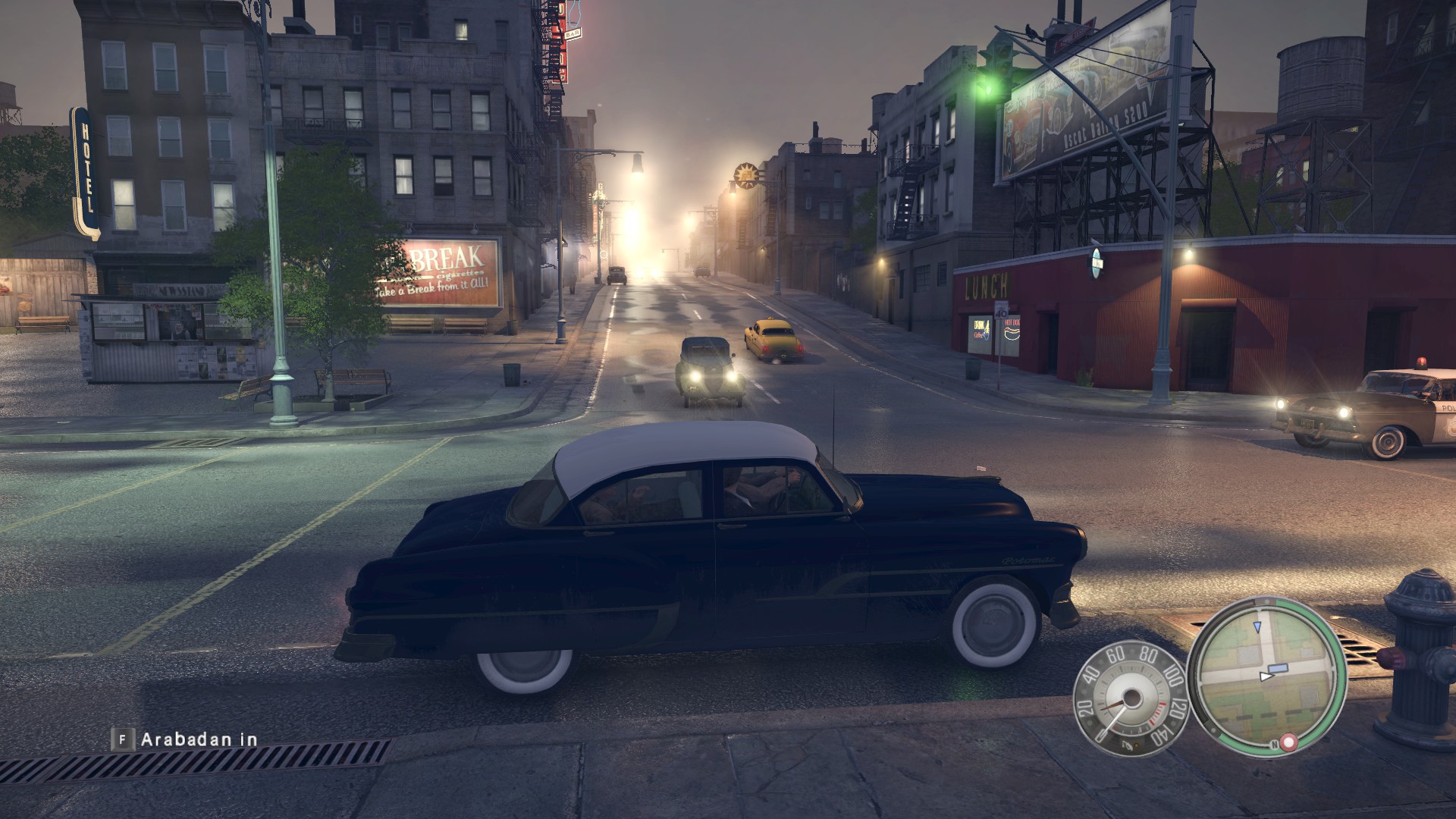The image size is (1456, 819).
Task: Click the N compass marker on minimap
Action: coord(1275,745)
